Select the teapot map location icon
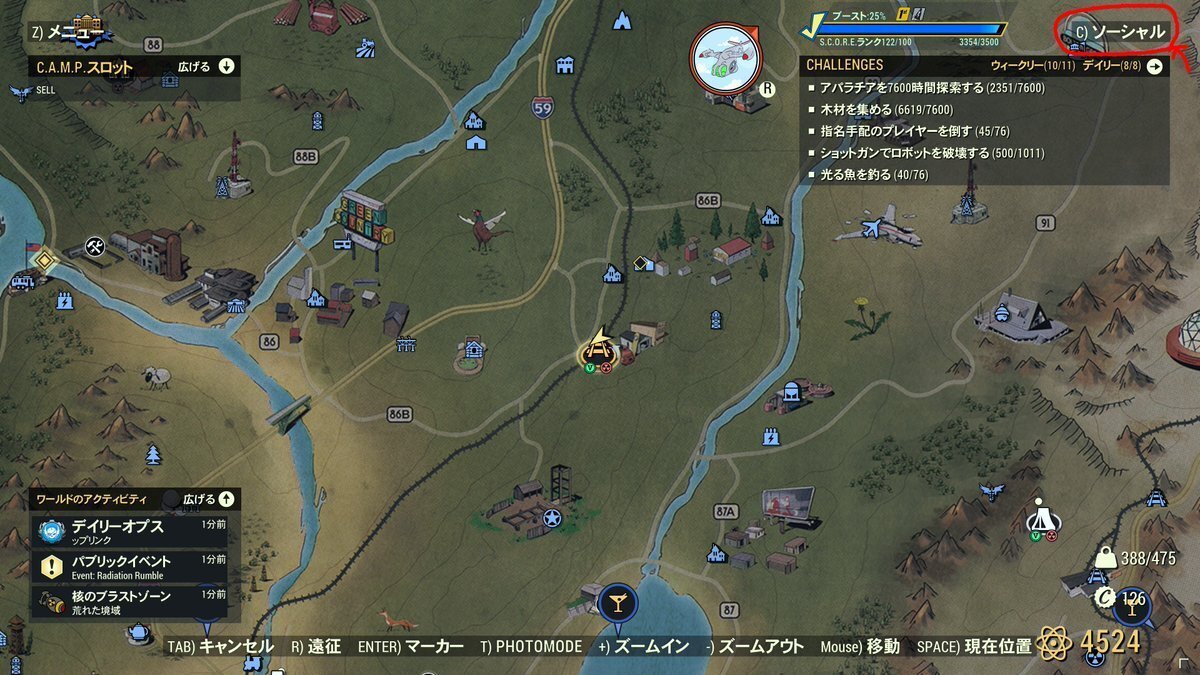Viewport: 1200px width, 675px height. [138, 631]
